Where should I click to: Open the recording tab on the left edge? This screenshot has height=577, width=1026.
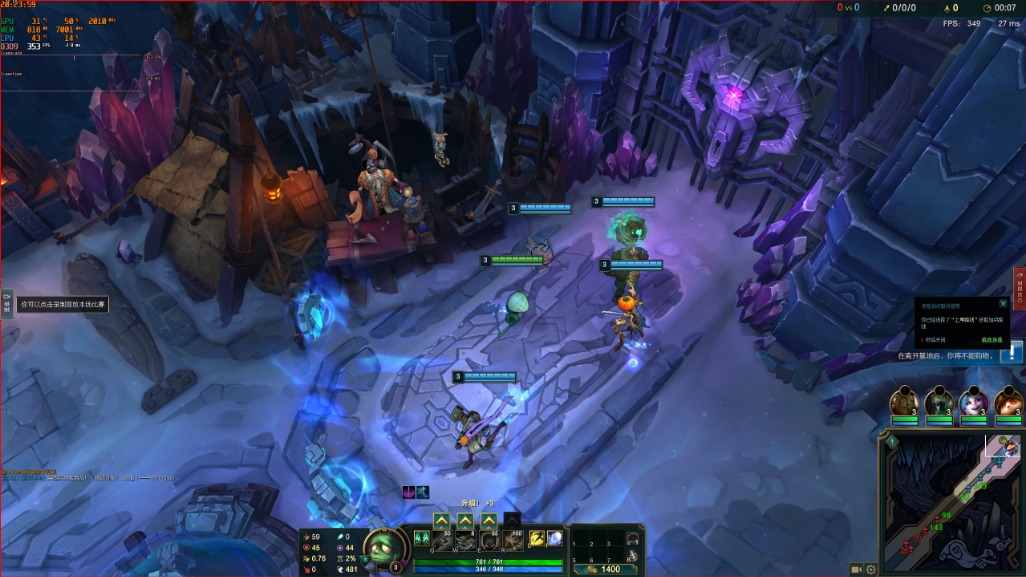[x=6, y=303]
